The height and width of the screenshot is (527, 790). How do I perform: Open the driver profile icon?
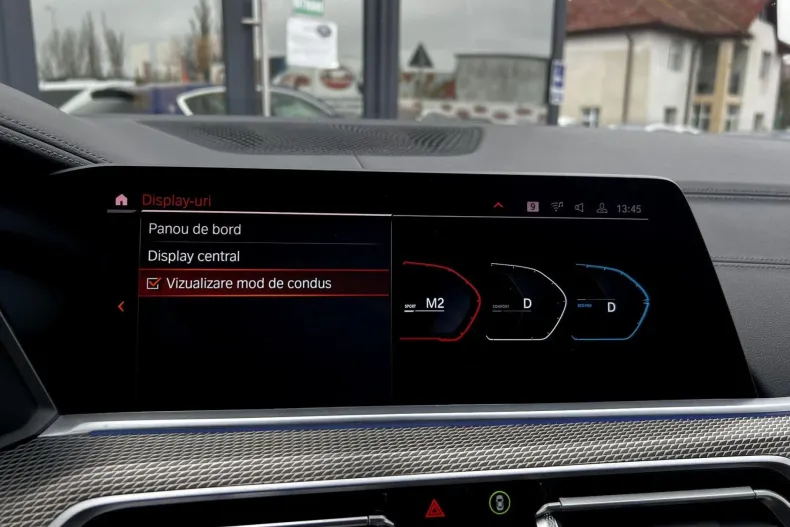tap(602, 208)
